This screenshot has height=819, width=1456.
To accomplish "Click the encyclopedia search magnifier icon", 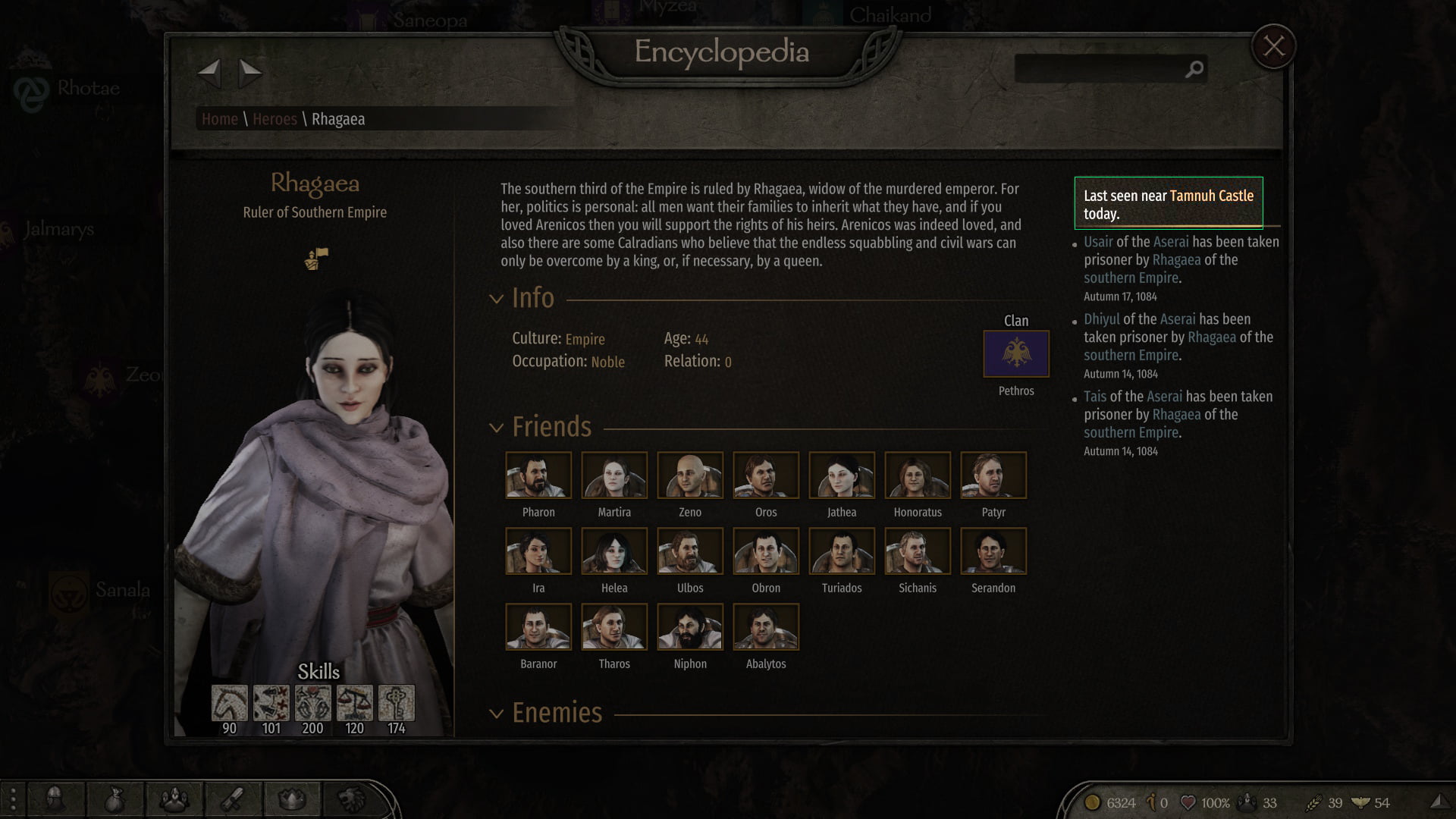I will point(1193,69).
